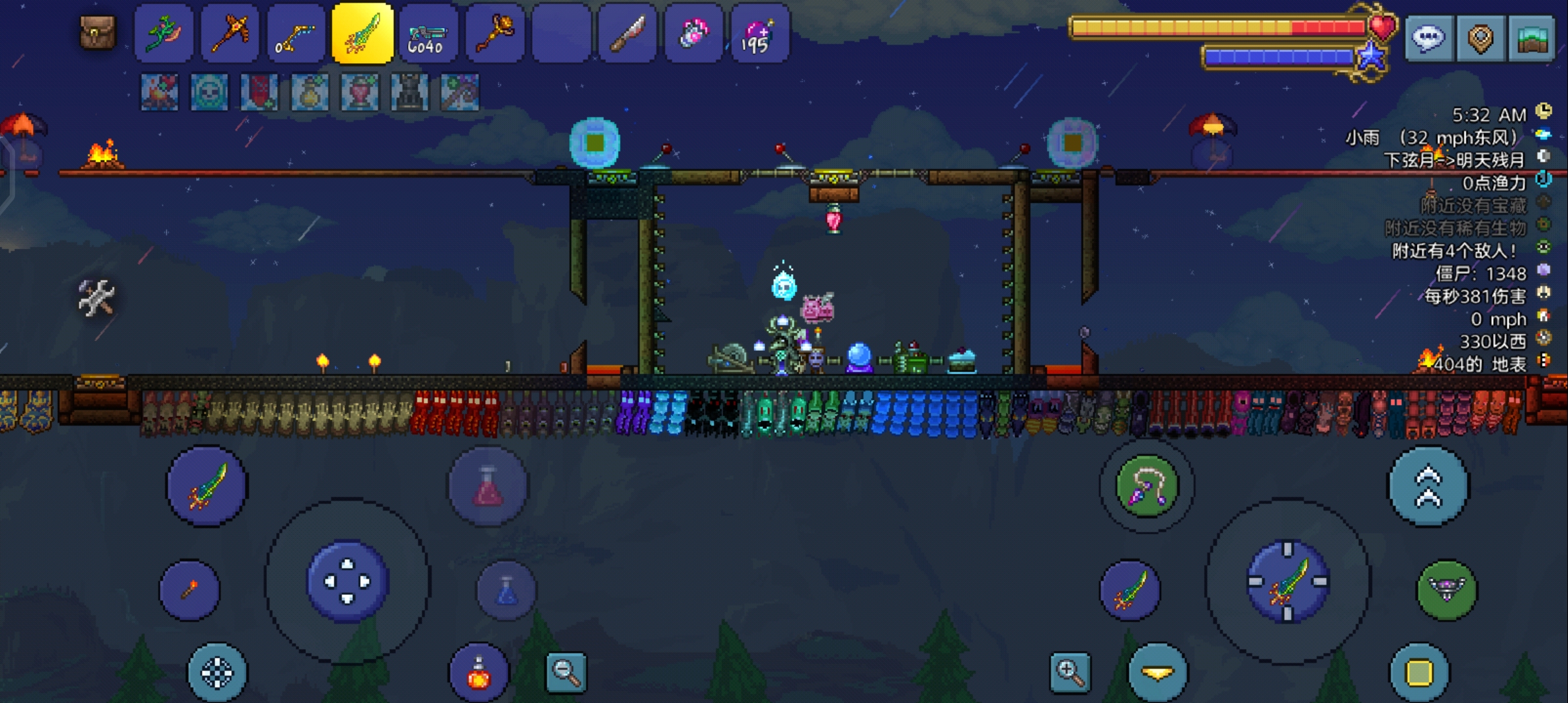Image resolution: width=1568 pixels, height=703 pixels.
Task: Activate the grappling hook button
Action: click(1147, 486)
